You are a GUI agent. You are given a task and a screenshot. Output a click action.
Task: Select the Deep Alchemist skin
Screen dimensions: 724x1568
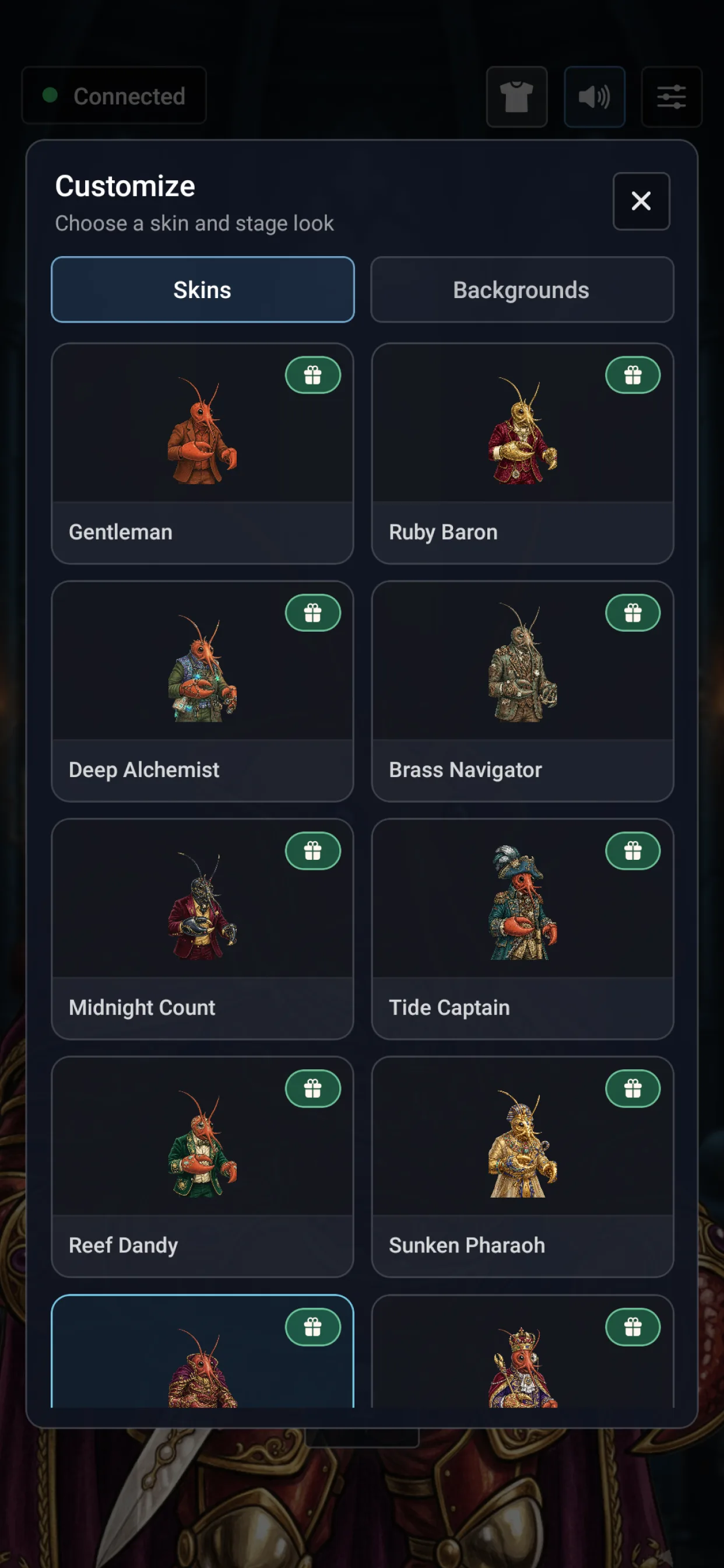[203, 691]
